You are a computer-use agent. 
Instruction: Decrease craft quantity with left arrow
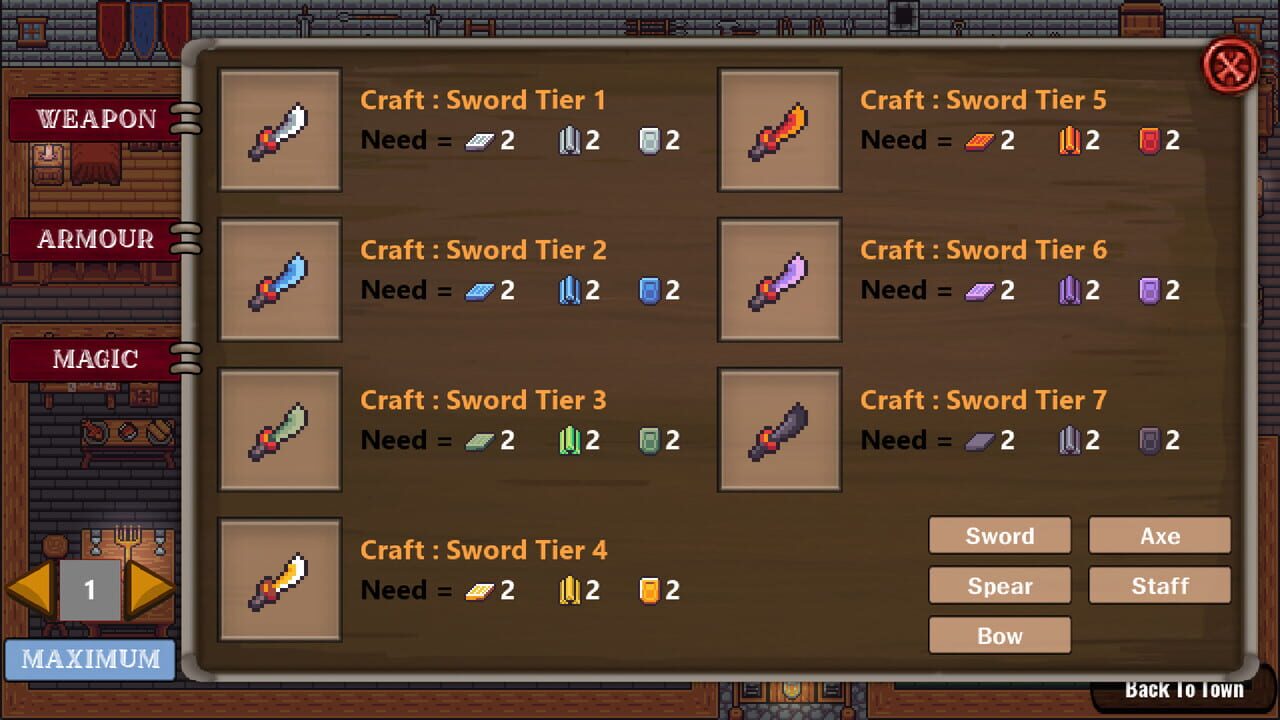(30, 590)
